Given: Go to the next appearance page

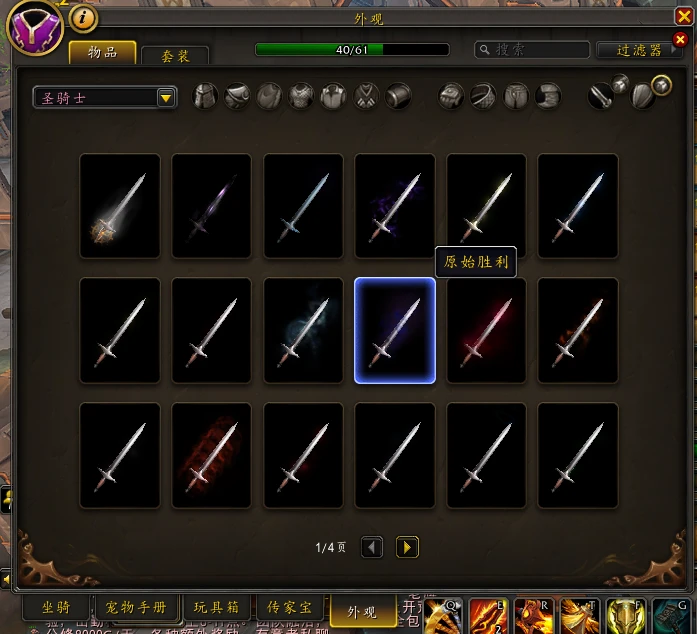Looking at the screenshot, I should pos(407,547).
